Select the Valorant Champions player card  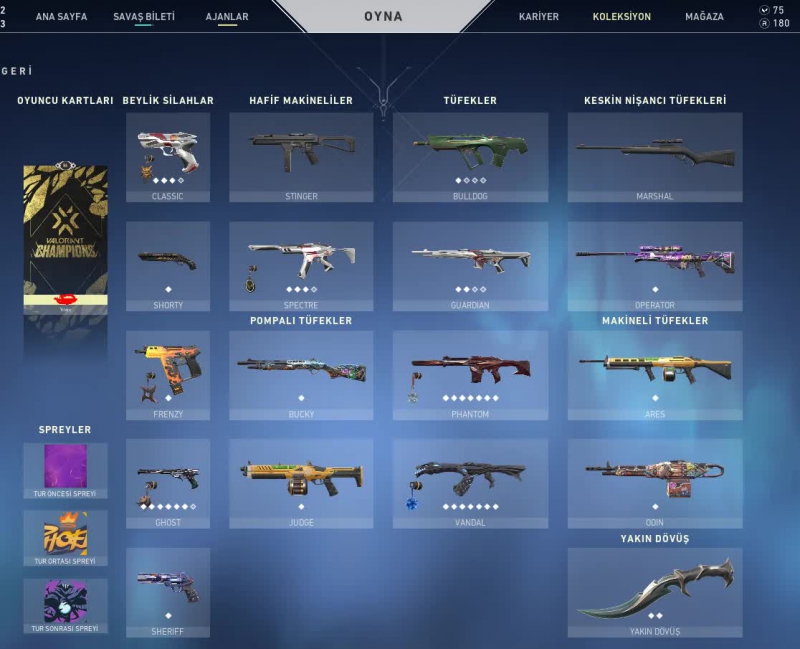(65, 240)
